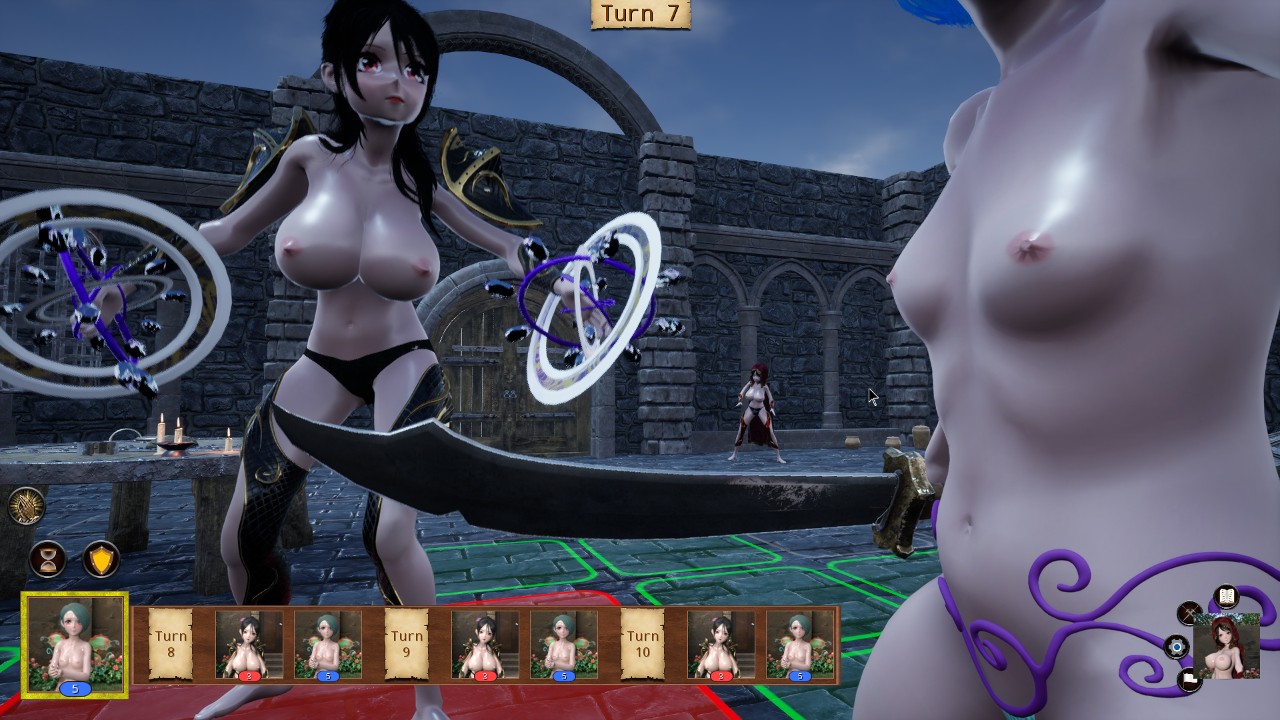Screen dimensions: 1280x720
Task: Click the hourglass wait icon
Action: 47,559
